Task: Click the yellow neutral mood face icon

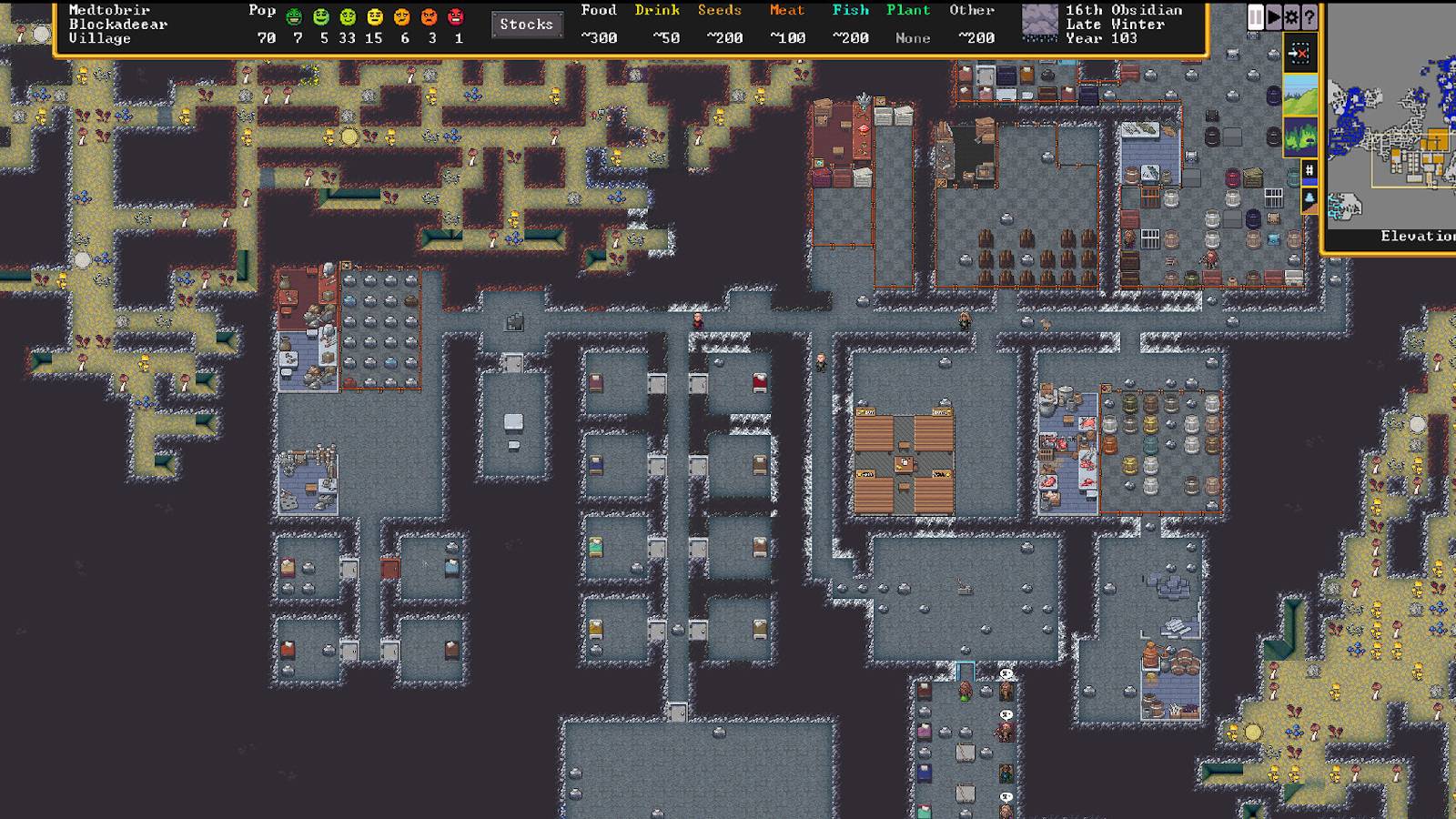Action: coord(374,18)
